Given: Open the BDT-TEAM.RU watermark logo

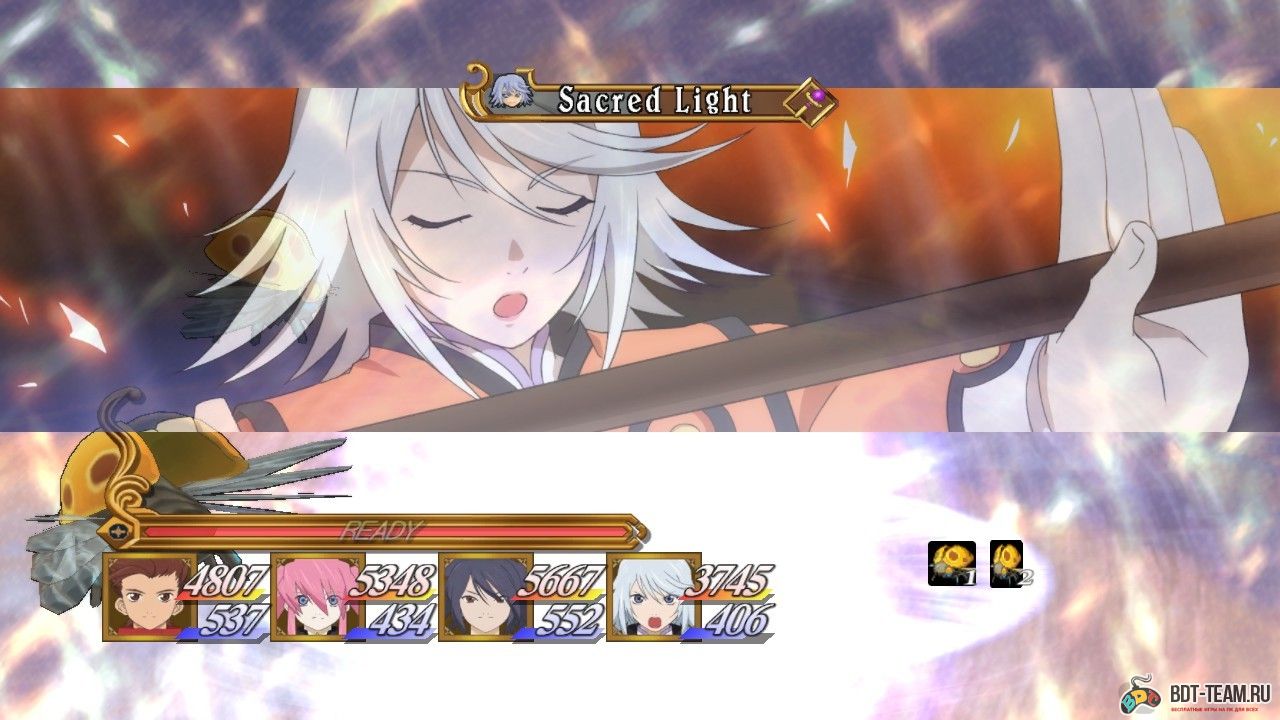Looking at the screenshot, I should point(1194,693).
